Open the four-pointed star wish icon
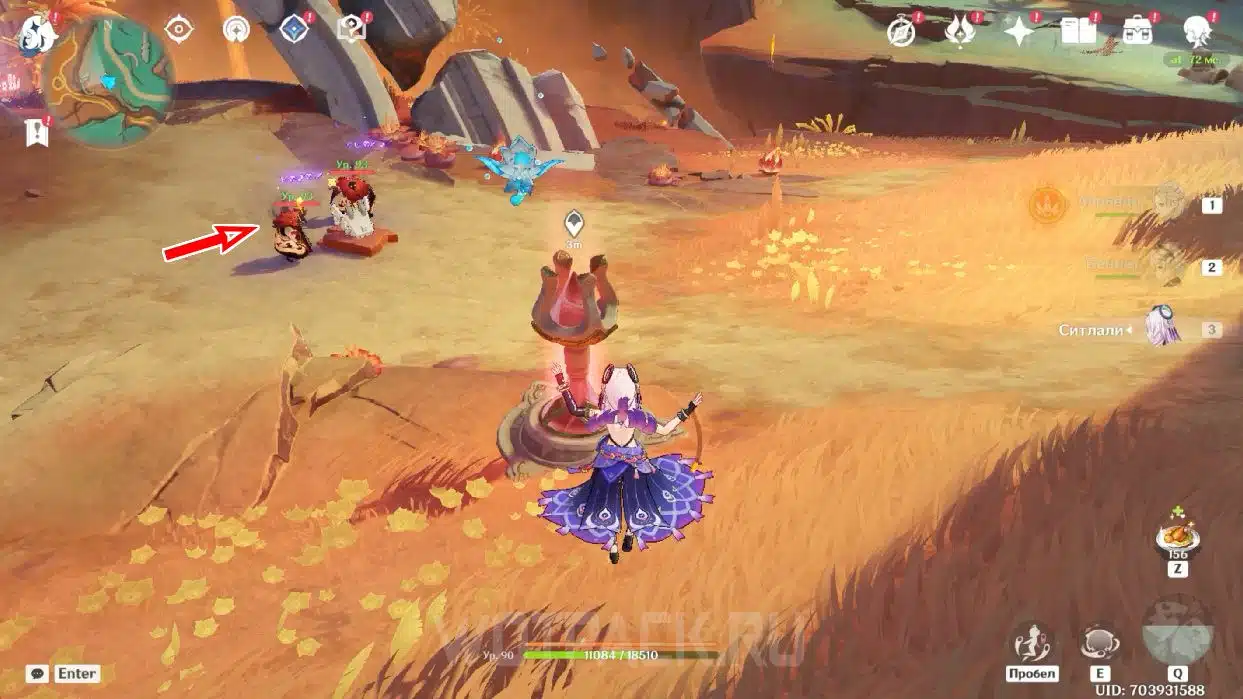 click(1019, 32)
